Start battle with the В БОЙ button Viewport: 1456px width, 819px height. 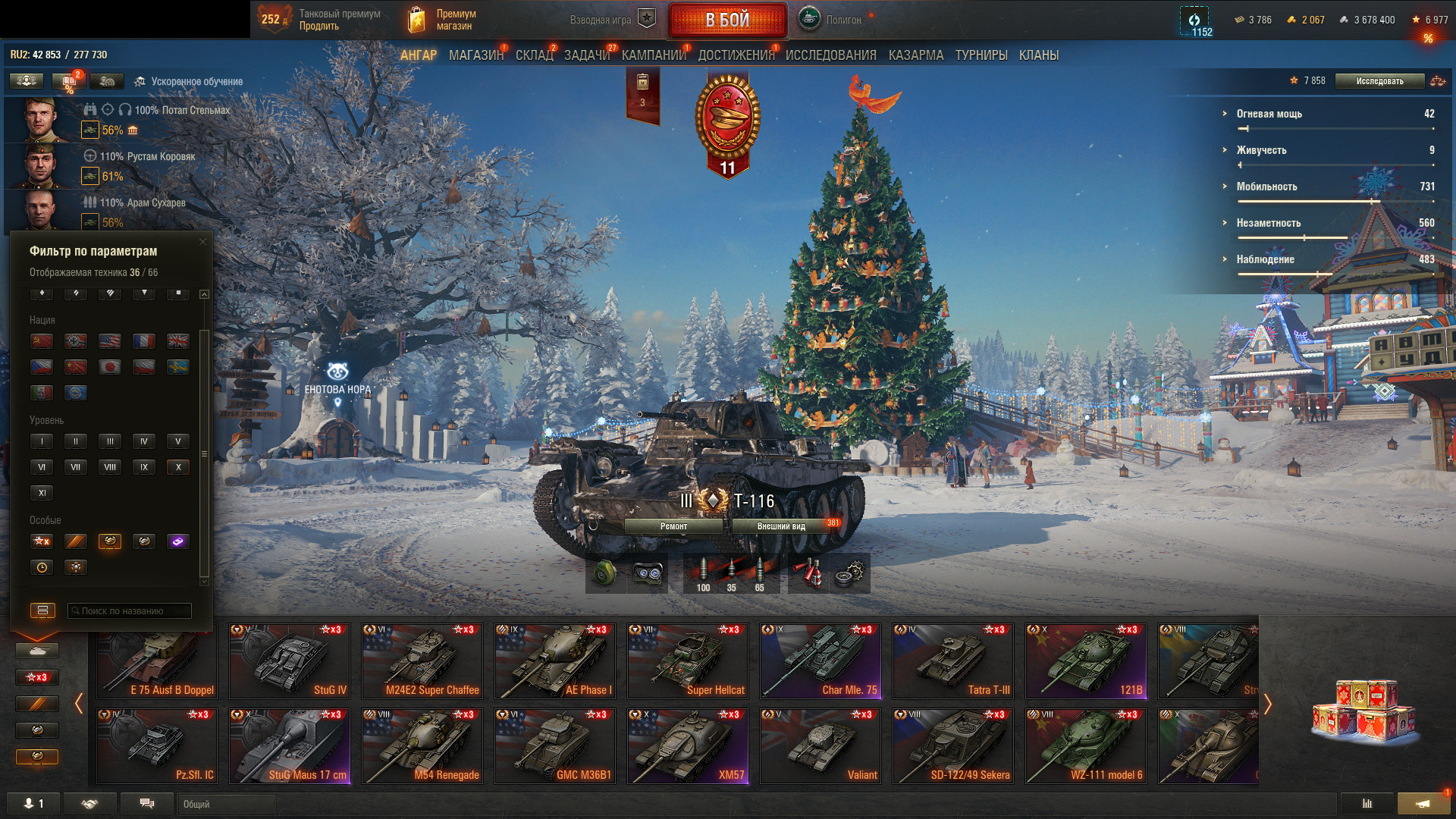[x=727, y=20]
